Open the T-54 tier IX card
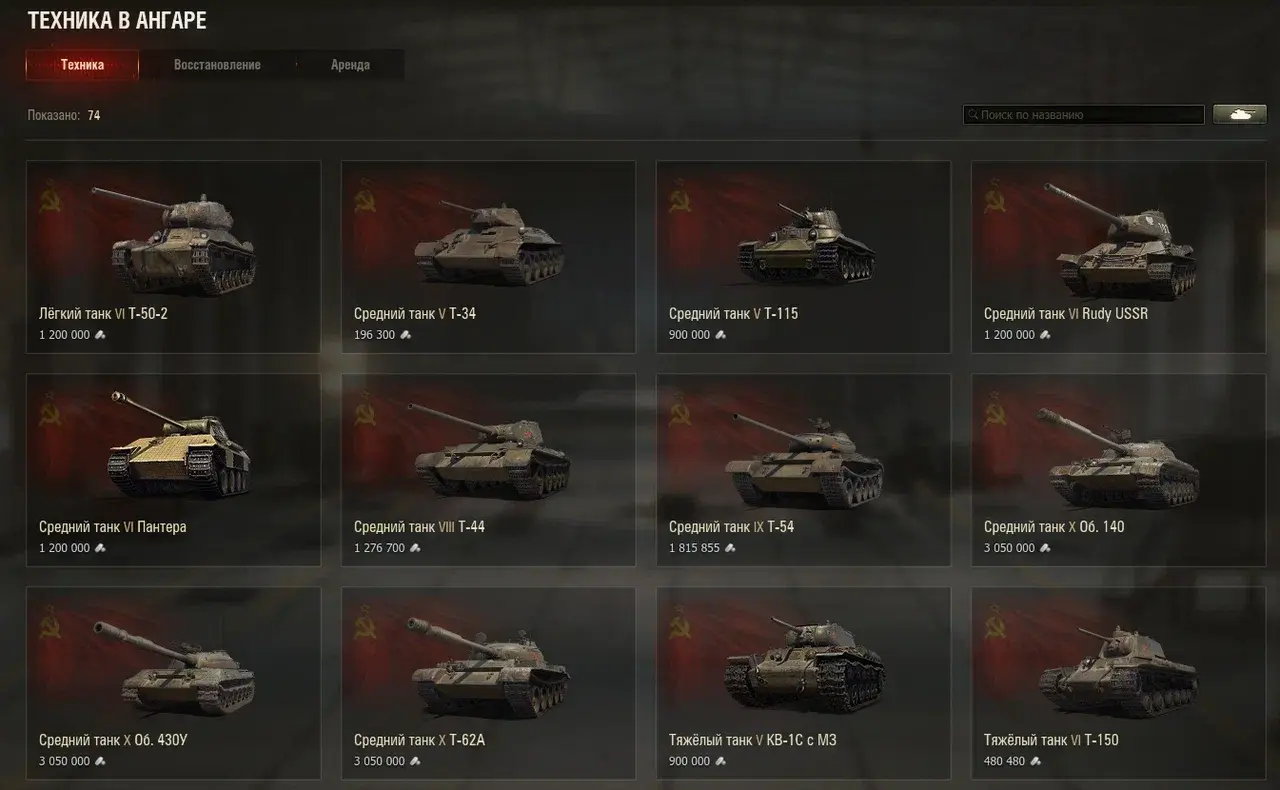 point(803,470)
